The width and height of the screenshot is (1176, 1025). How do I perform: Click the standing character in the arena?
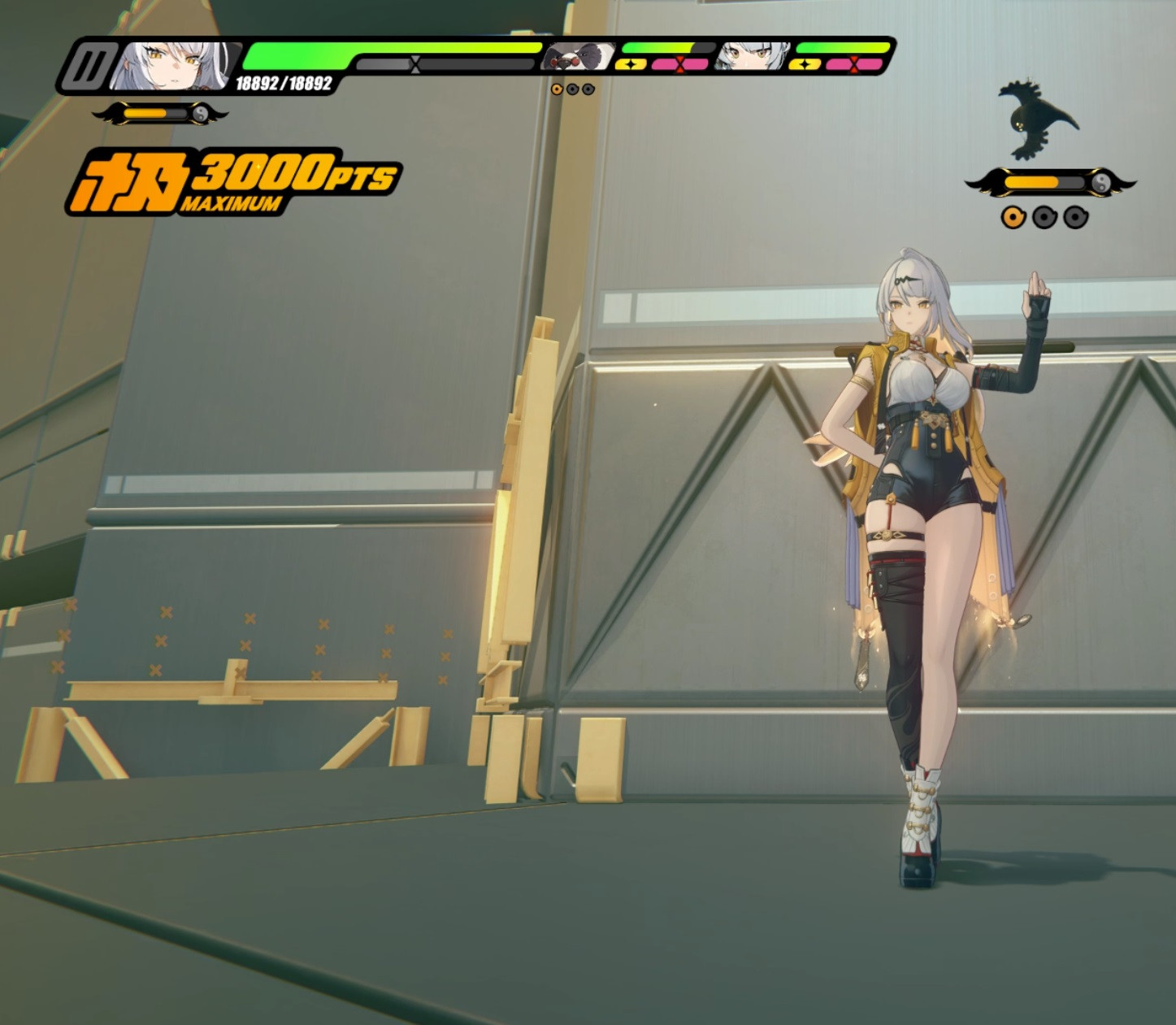click(x=918, y=528)
